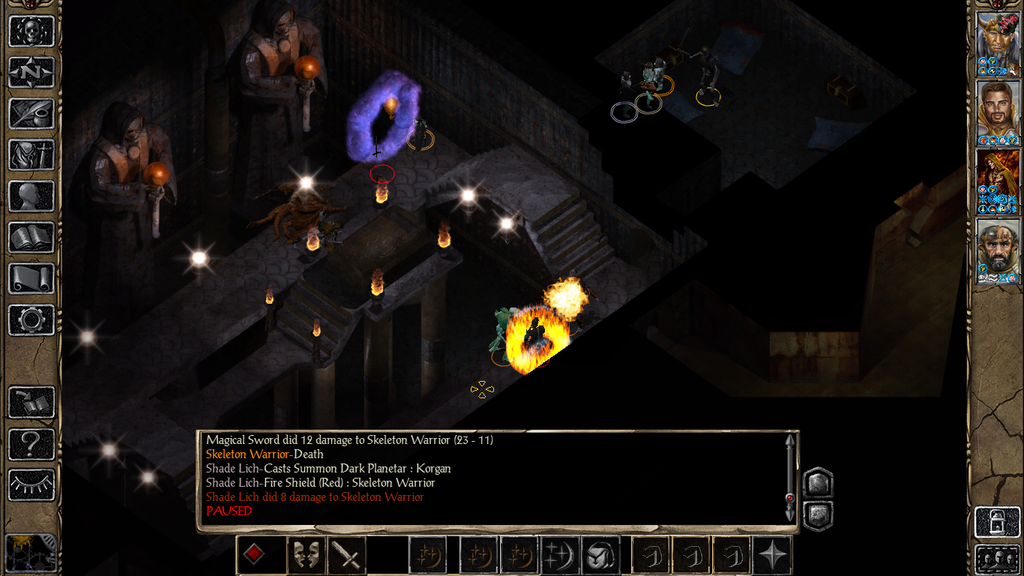Select the first party member portrait
The height and width of the screenshot is (576, 1024).
tap(997, 44)
